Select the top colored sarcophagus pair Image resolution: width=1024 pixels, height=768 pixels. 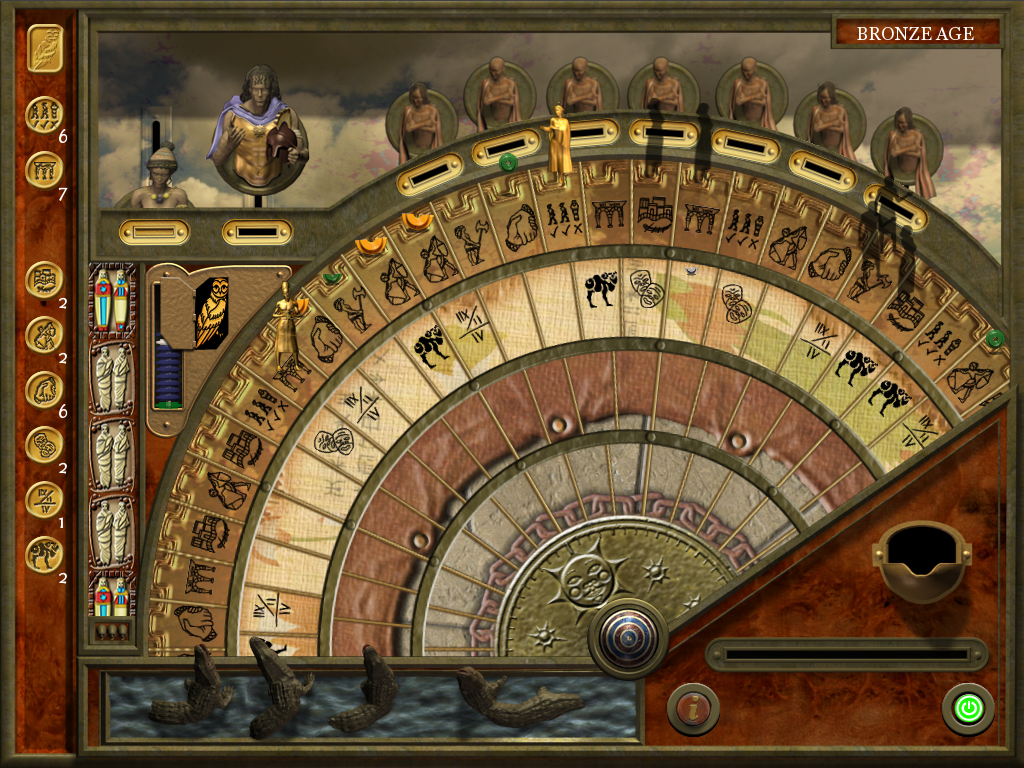pyautogui.click(x=111, y=299)
